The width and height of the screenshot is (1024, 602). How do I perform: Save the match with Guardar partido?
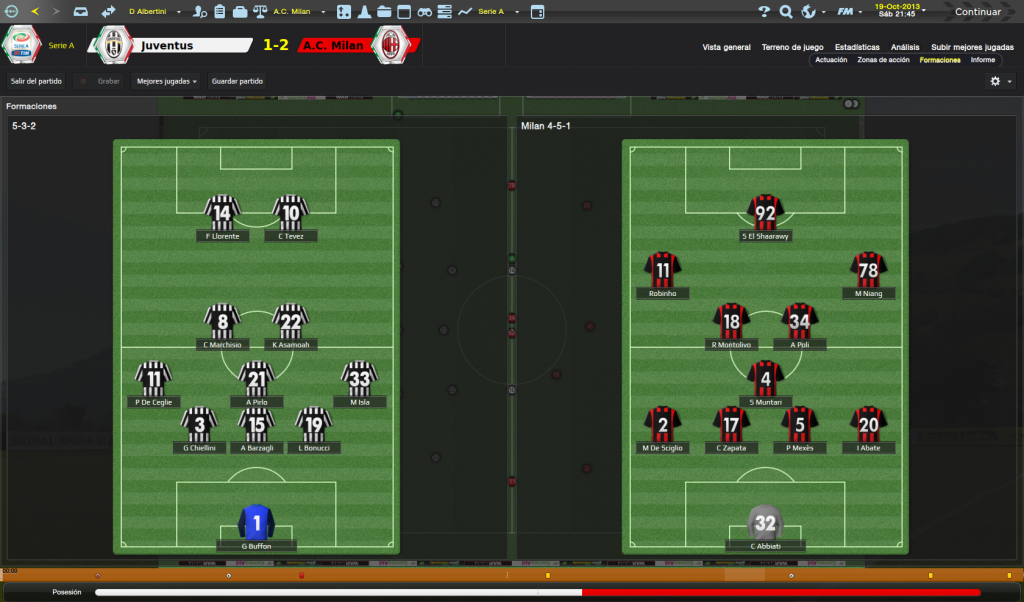tap(237, 81)
